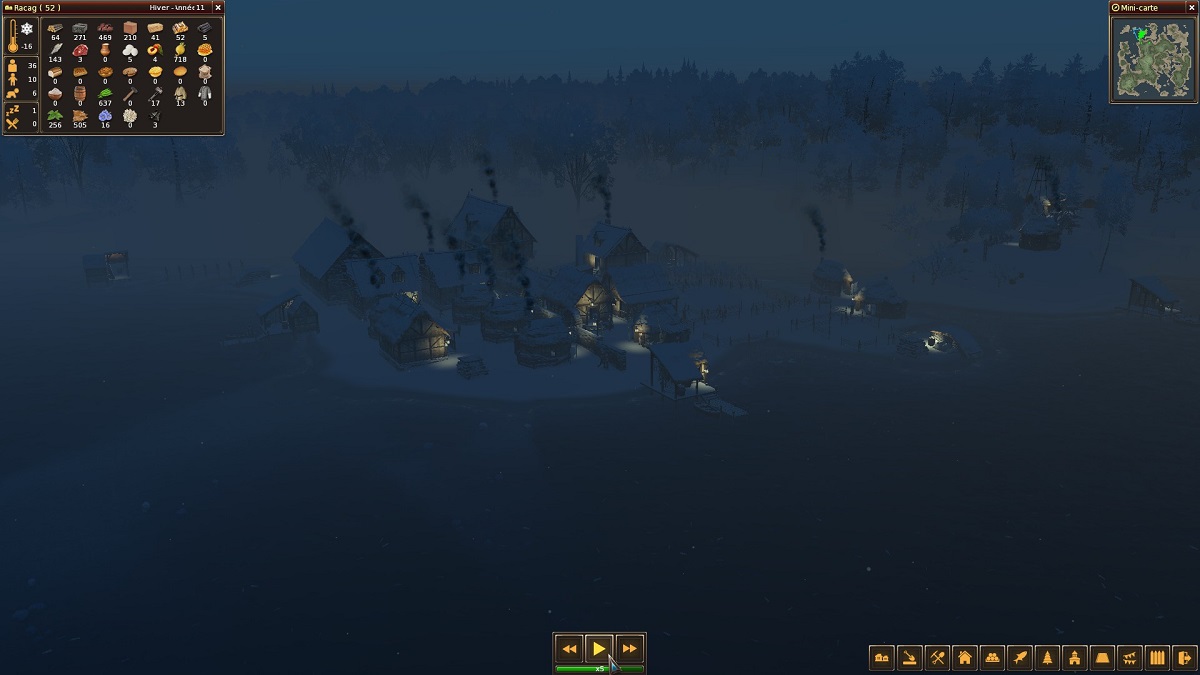Viewport: 1200px width, 675px height.
Task: Open the crossed pickaxe and shovel menu
Action: click(938, 657)
